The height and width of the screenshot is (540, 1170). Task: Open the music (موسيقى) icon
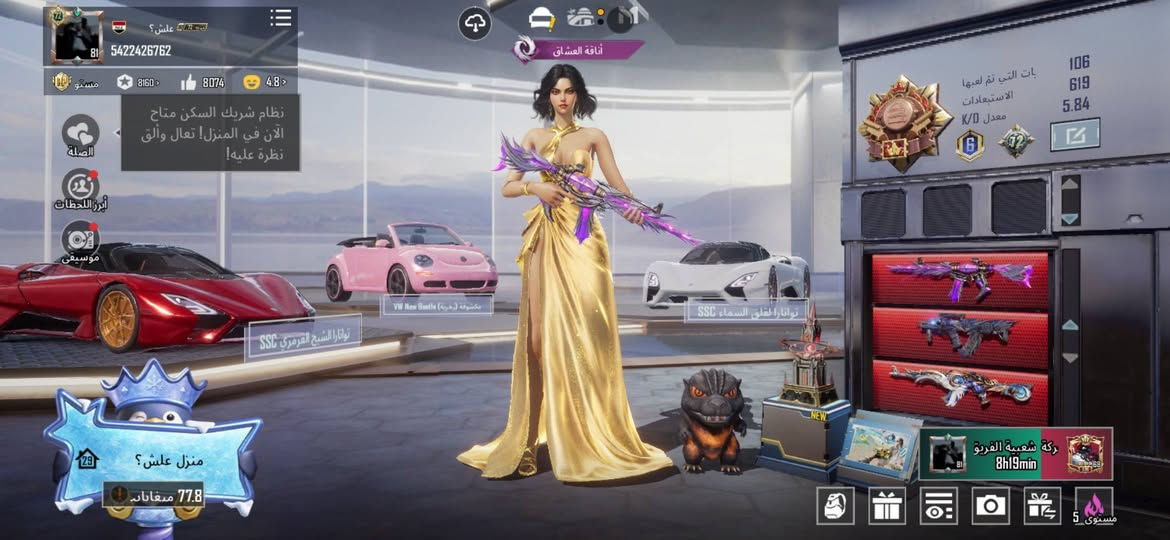[80, 240]
